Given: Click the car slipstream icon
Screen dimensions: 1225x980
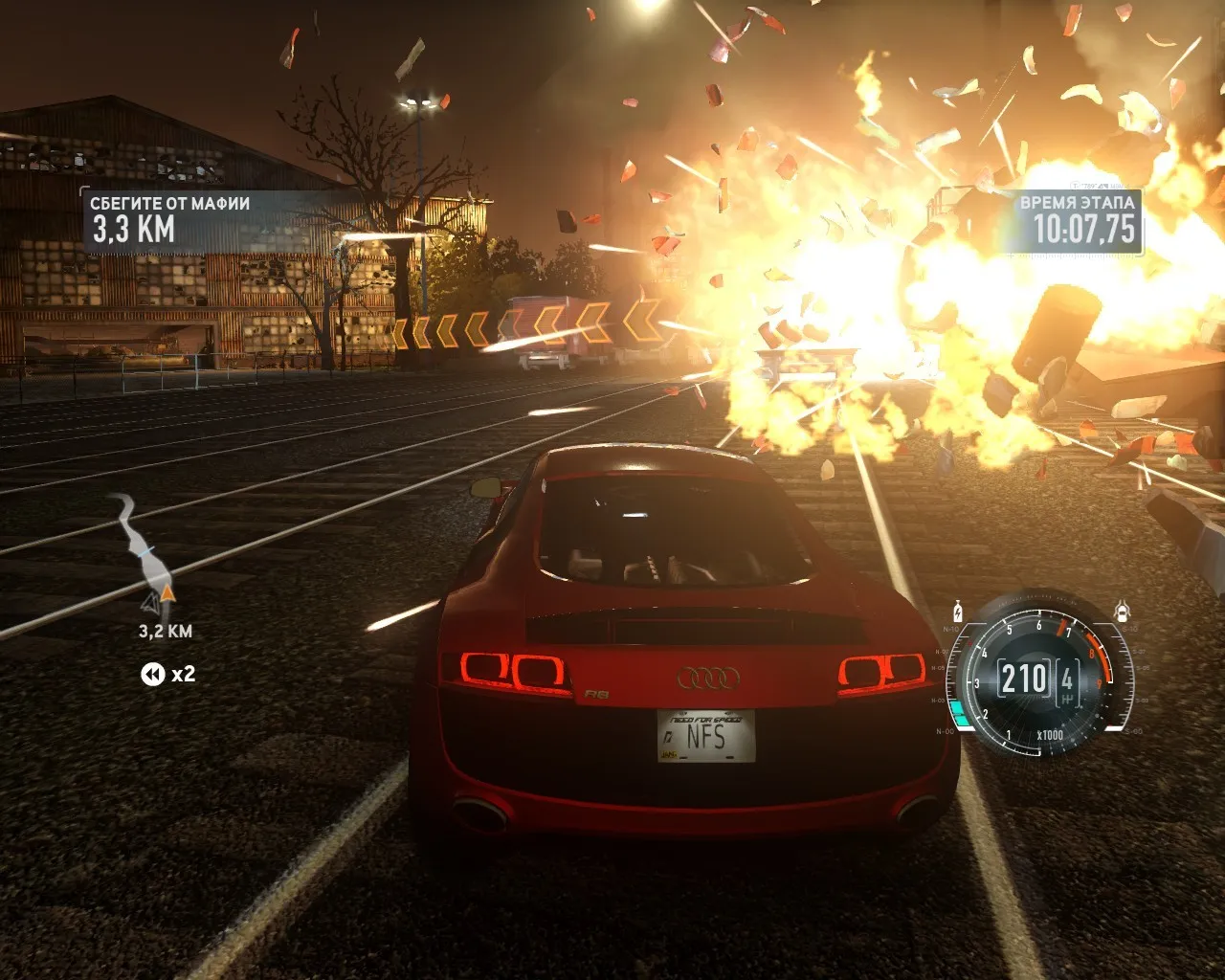Looking at the screenshot, I should pyautogui.click(x=1122, y=610).
